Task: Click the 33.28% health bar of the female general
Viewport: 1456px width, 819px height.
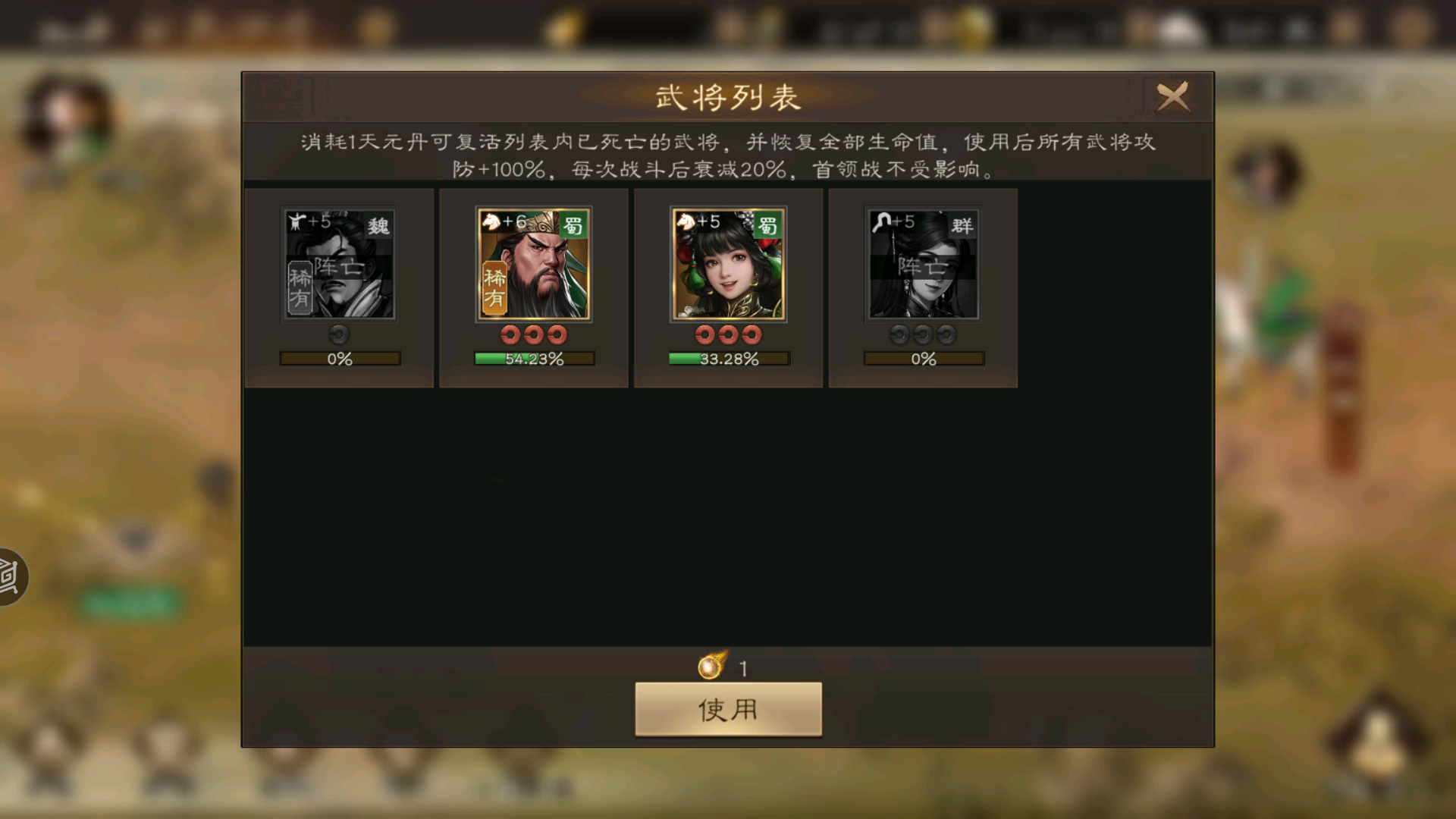Action: pyautogui.click(x=727, y=358)
